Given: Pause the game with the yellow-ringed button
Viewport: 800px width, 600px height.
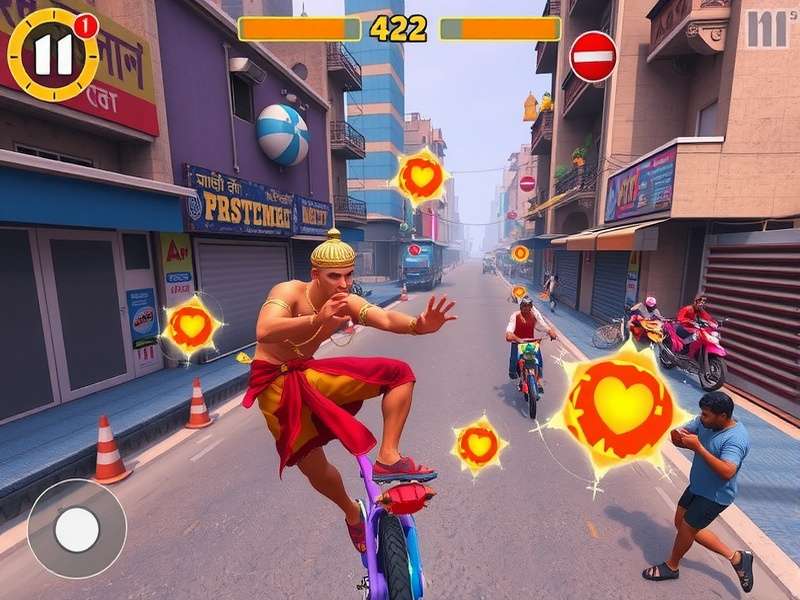Looking at the screenshot, I should point(52,55).
